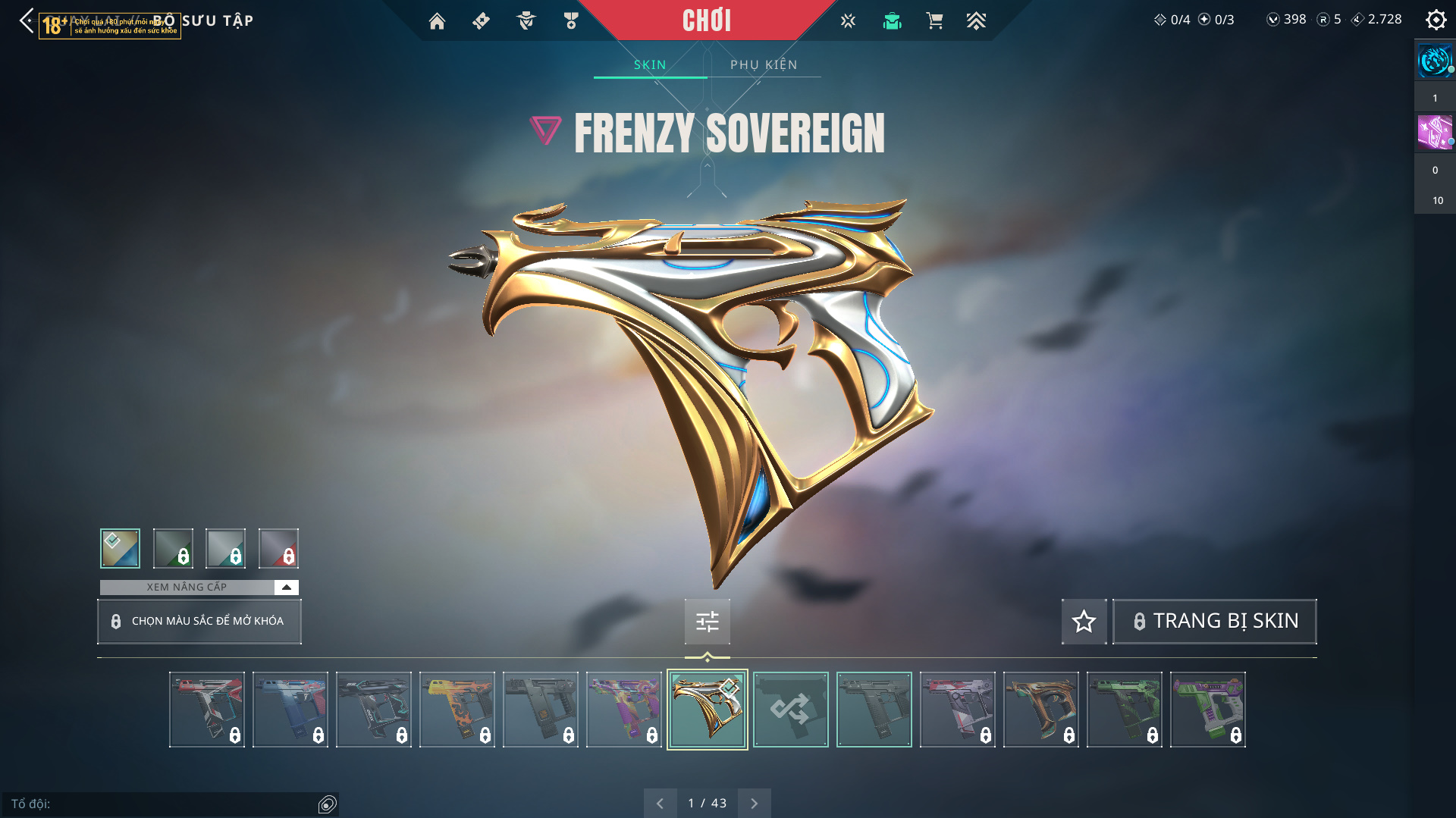Select the SKIN tab
Image resolution: width=1456 pixels, height=818 pixels.
(650, 65)
